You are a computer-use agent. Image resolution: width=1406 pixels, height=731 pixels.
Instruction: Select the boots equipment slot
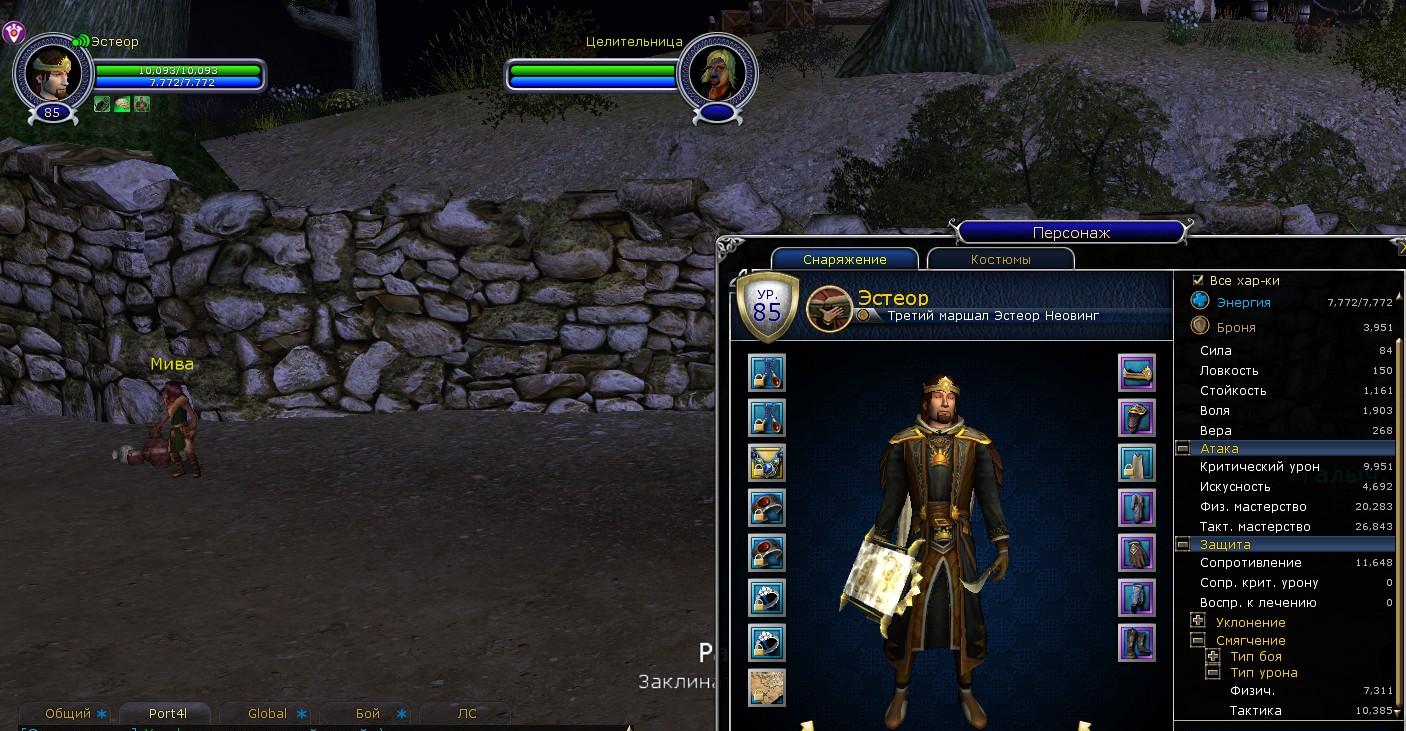[1137, 643]
